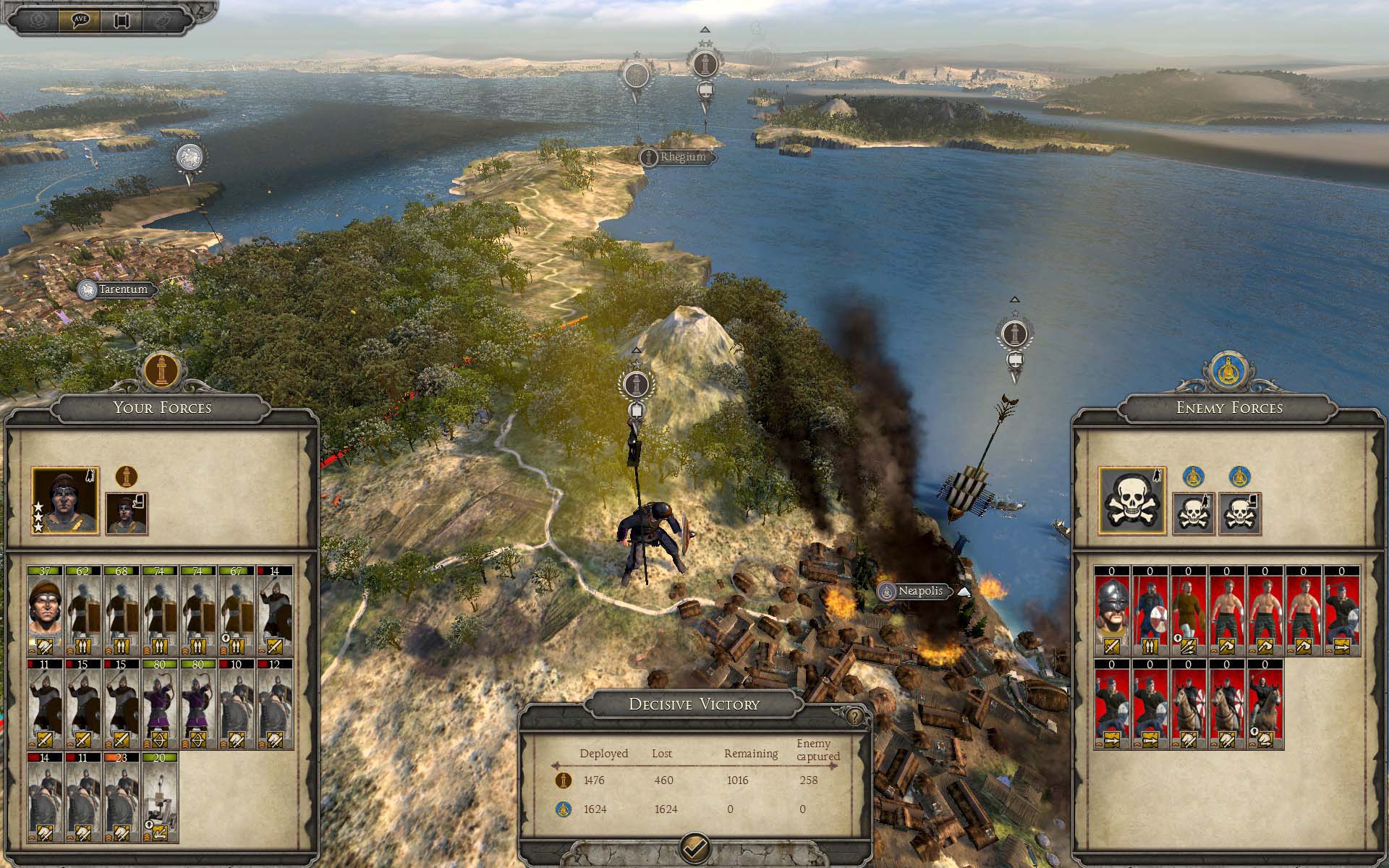Open help on the battle results panel

[x=855, y=716]
